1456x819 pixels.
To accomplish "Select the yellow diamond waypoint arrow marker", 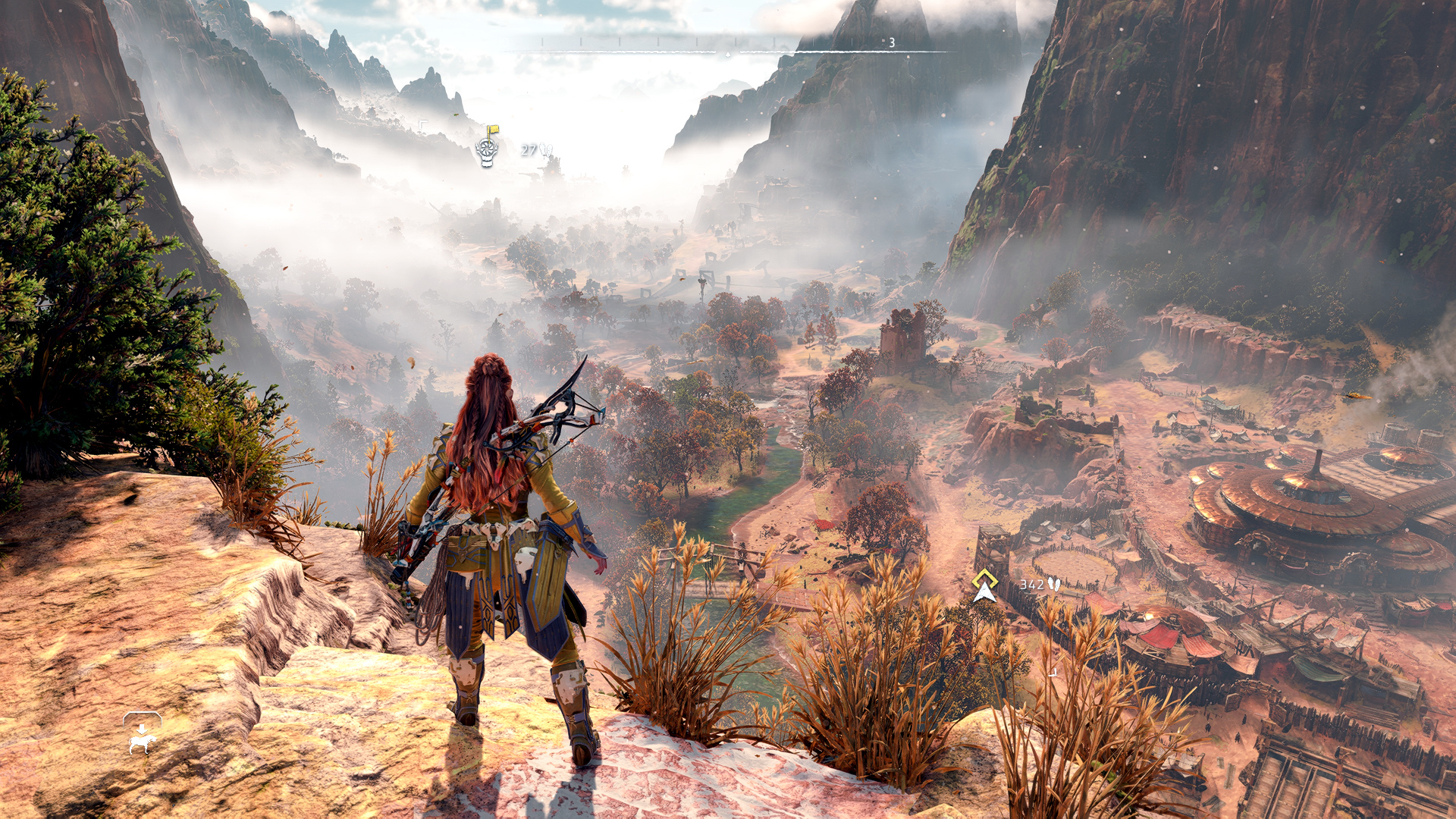I will click(984, 586).
